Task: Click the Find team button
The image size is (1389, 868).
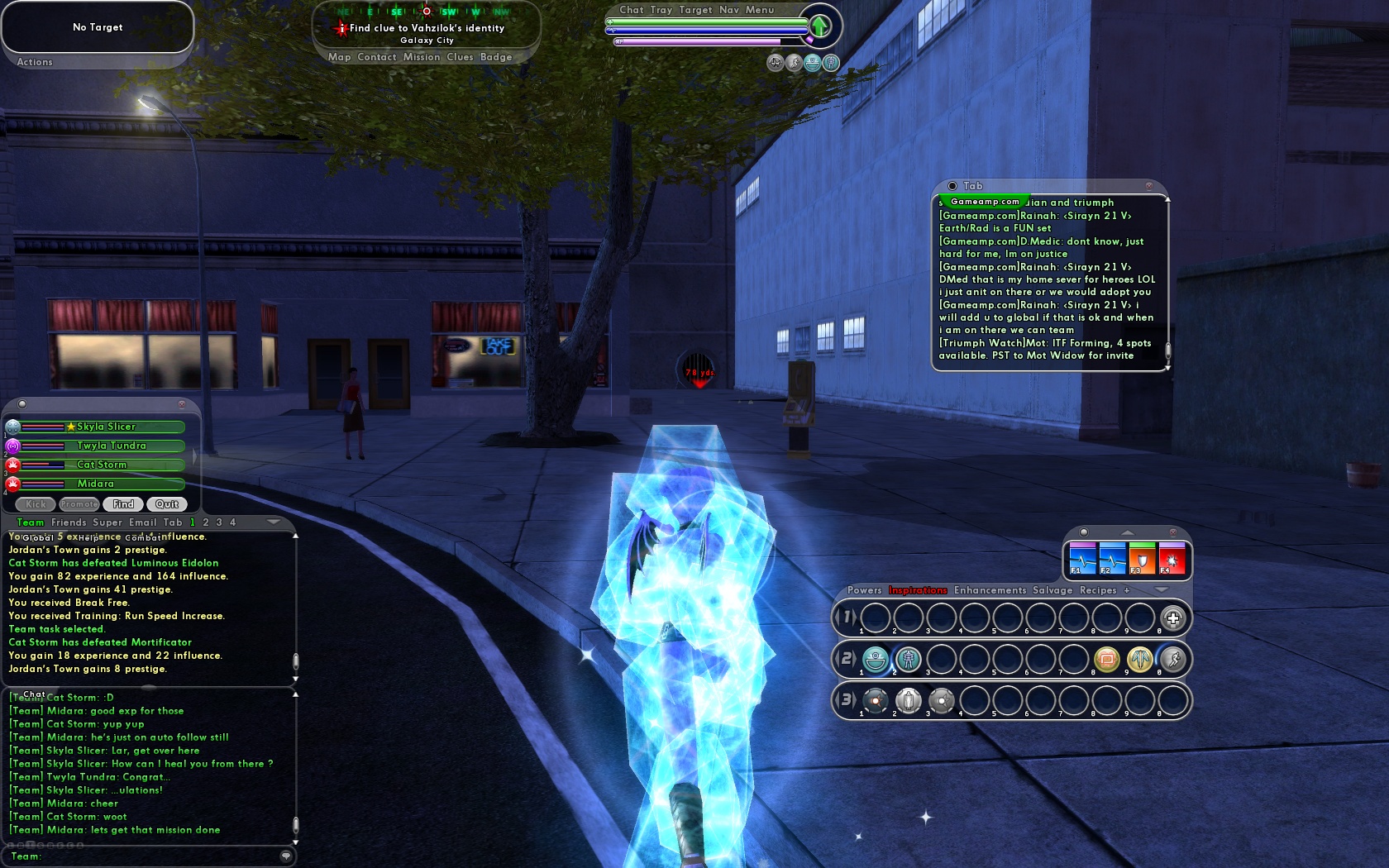Action: [x=123, y=504]
